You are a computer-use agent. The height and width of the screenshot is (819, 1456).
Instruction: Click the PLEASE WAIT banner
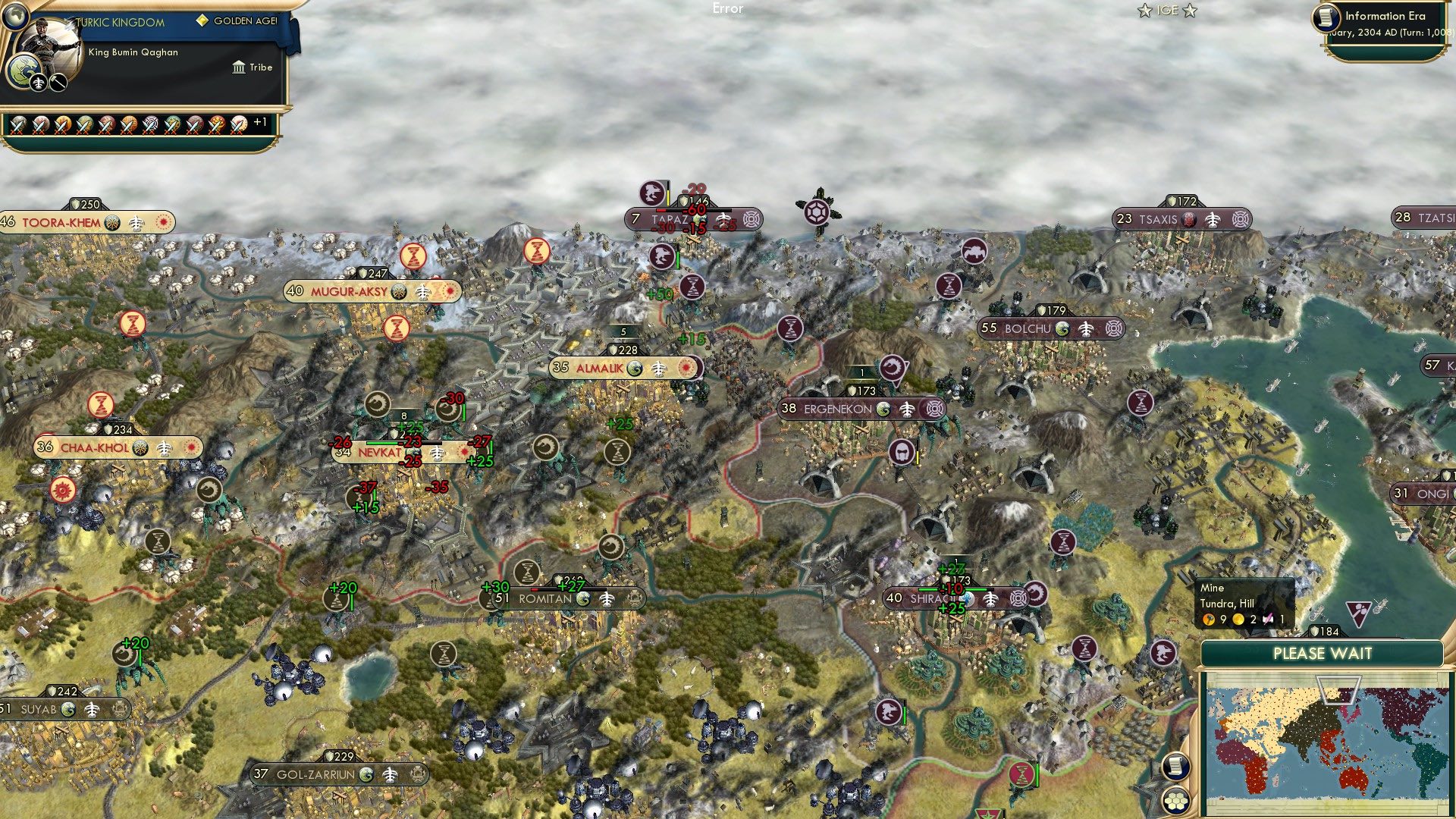1323,653
